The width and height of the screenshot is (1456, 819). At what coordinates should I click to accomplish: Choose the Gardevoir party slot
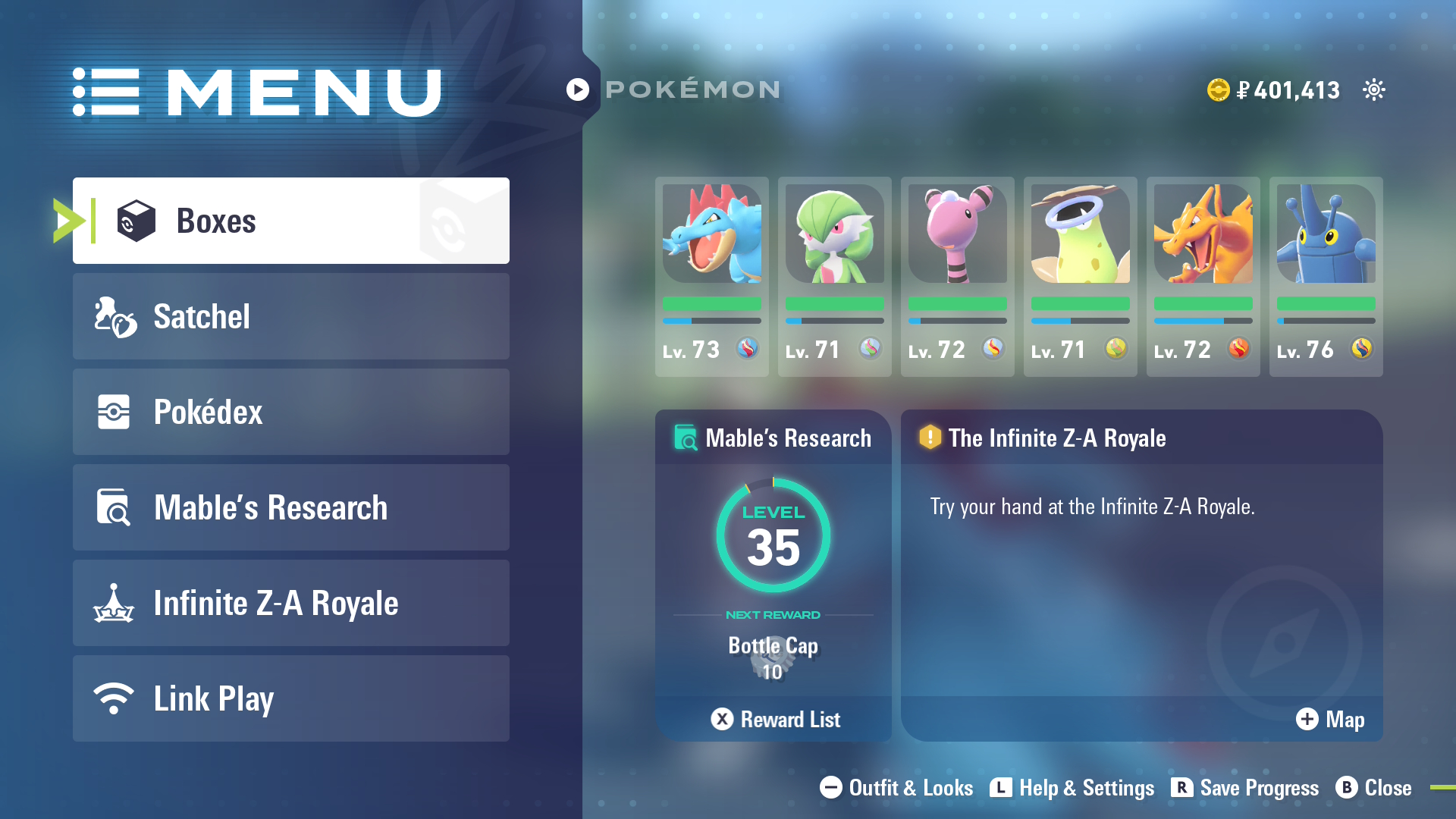click(x=834, y=276)
